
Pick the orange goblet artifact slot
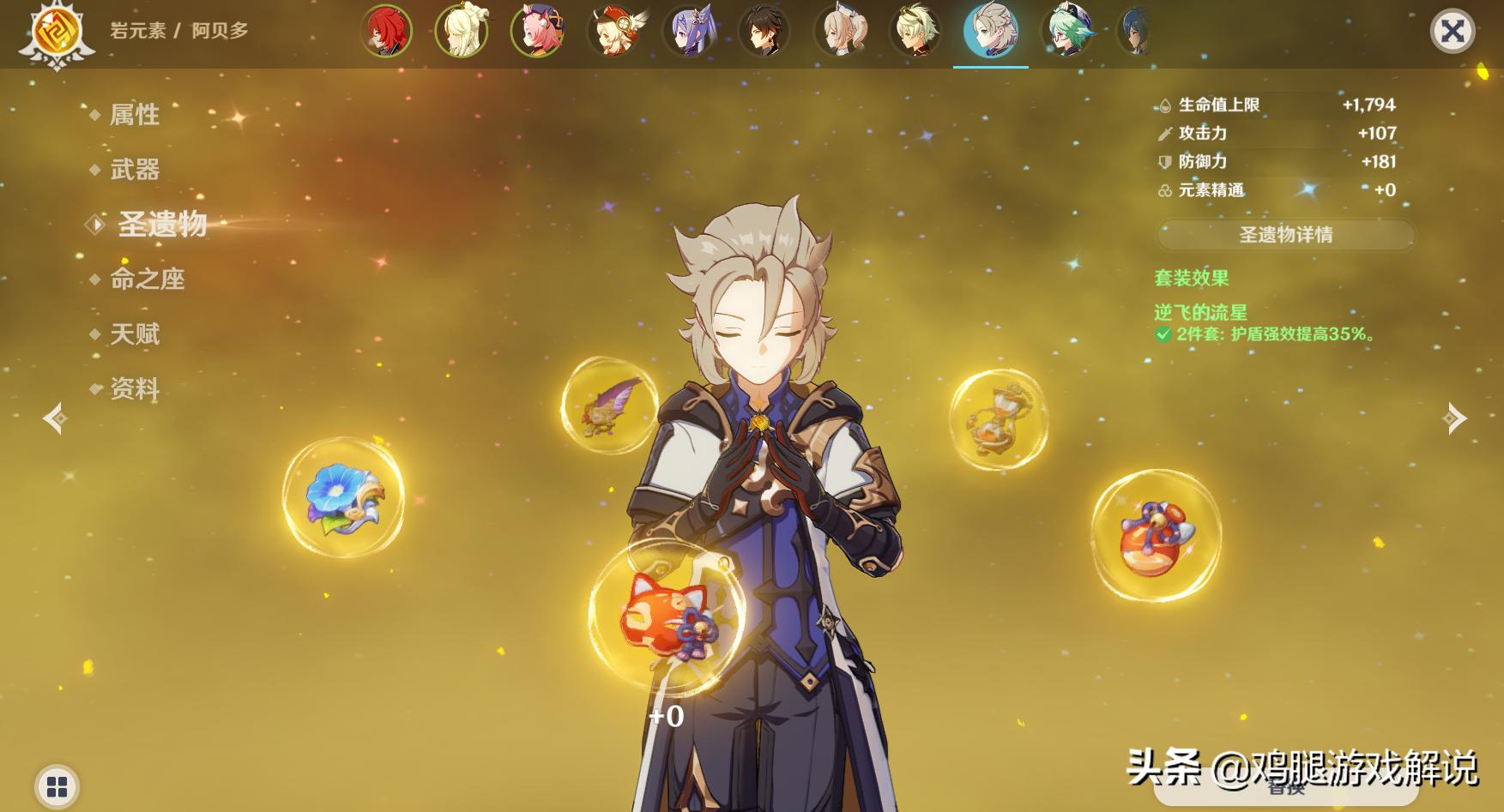pyautogui.click(x=1155, y=536)
